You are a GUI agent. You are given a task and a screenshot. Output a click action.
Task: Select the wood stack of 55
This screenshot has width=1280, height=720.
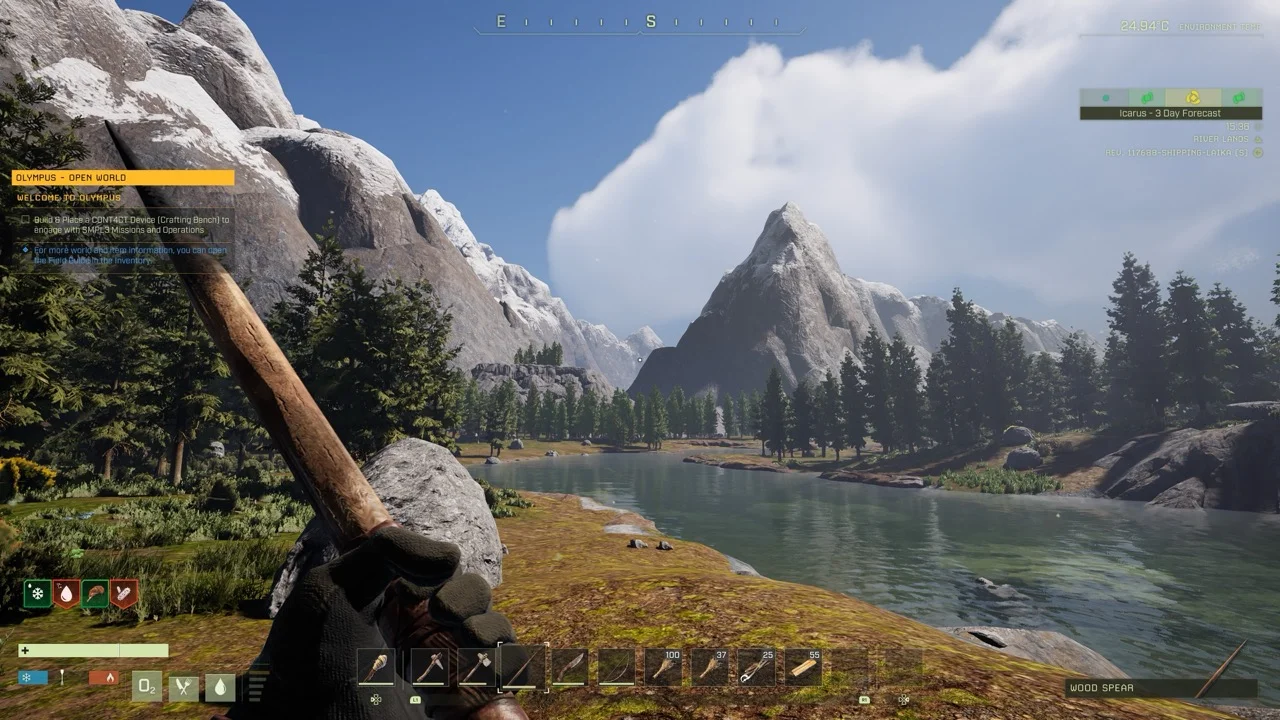(804, 667)
